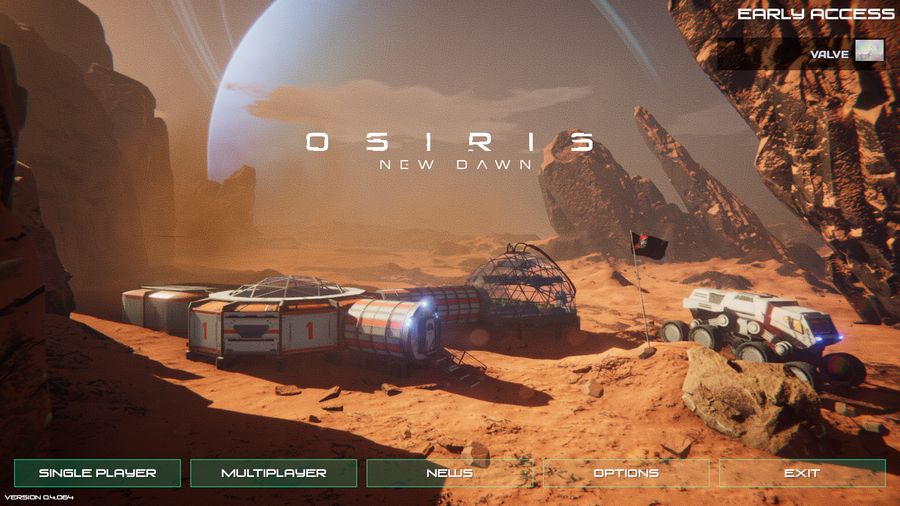Start a Single Player game
Screen dimensions: 900x506
(x=97, y=473)
